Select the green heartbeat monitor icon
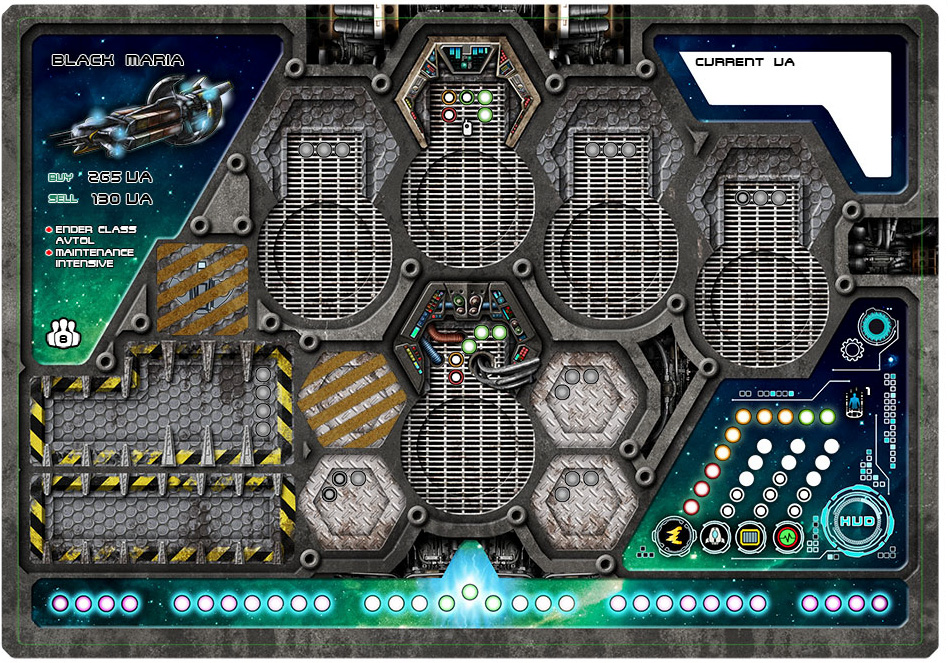 pyautogui.click(x=789, y=537)
